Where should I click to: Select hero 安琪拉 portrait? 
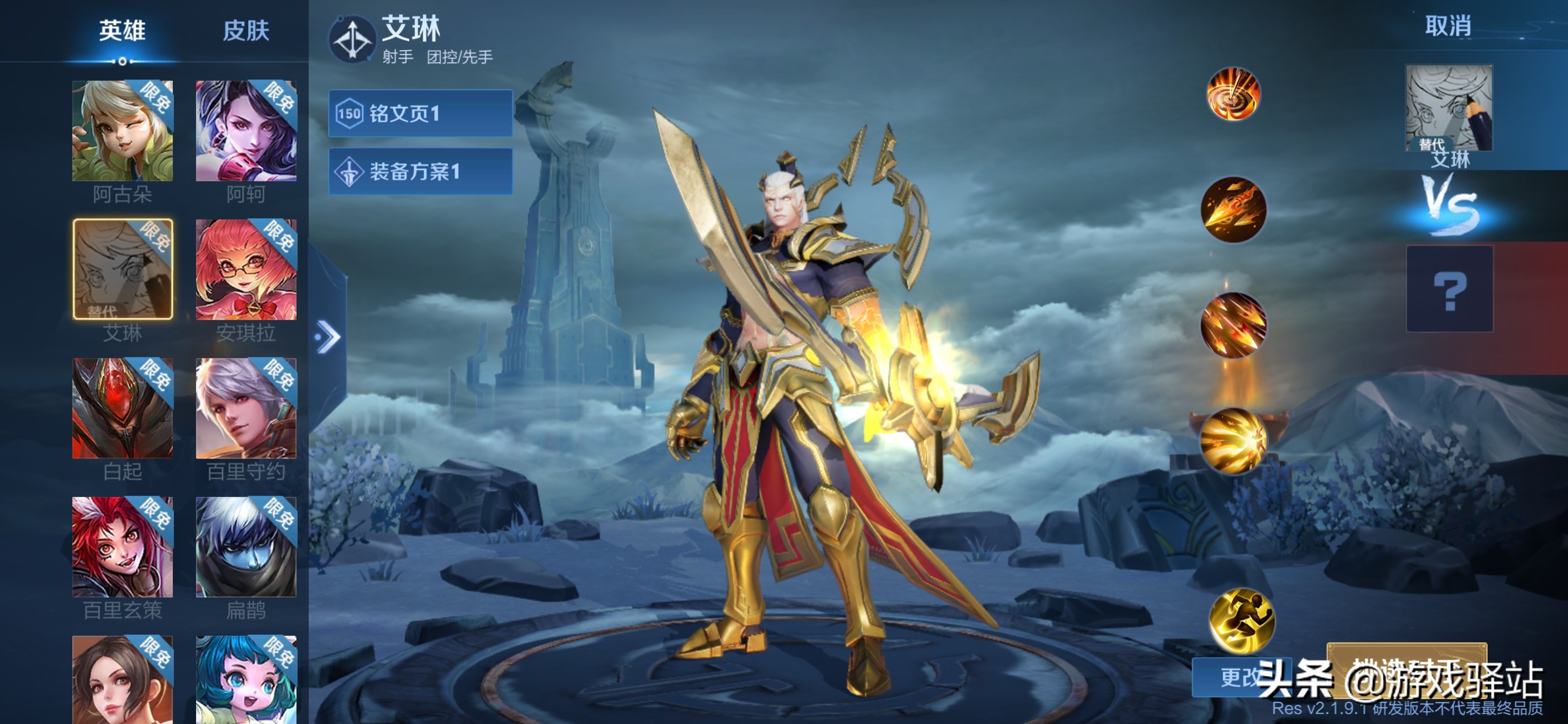point(246,269)
